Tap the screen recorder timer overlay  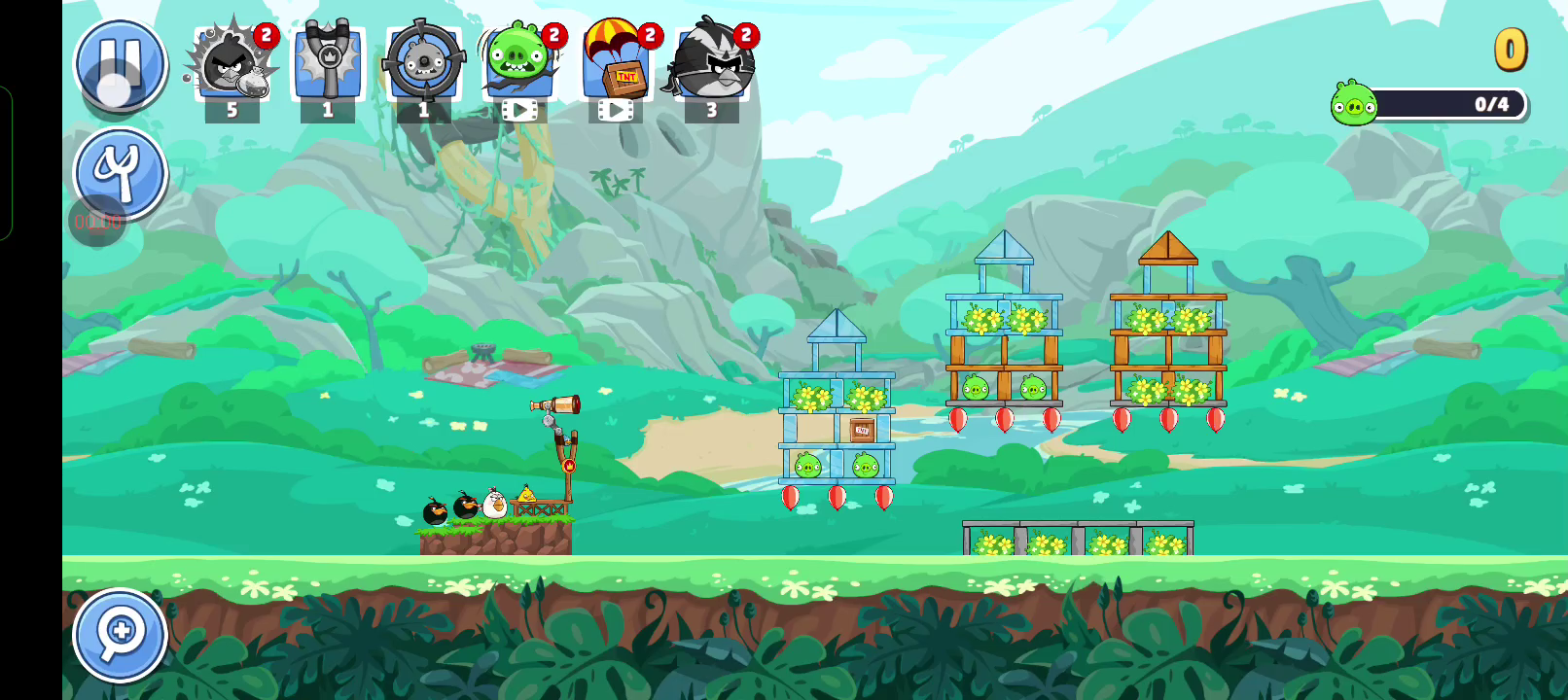pos(97,222)
